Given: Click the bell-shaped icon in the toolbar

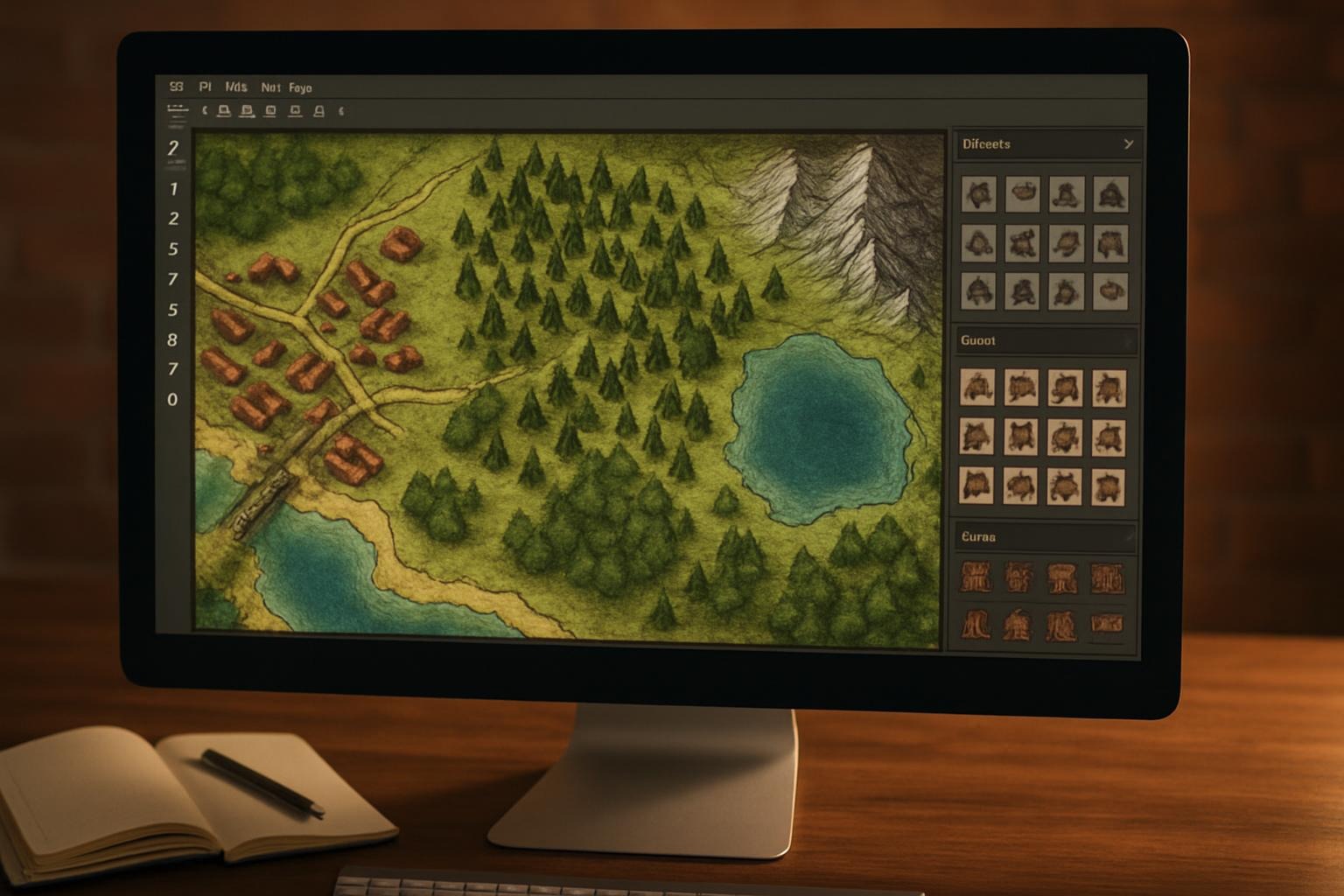Looking at the screenshot, I should point(318,112).
